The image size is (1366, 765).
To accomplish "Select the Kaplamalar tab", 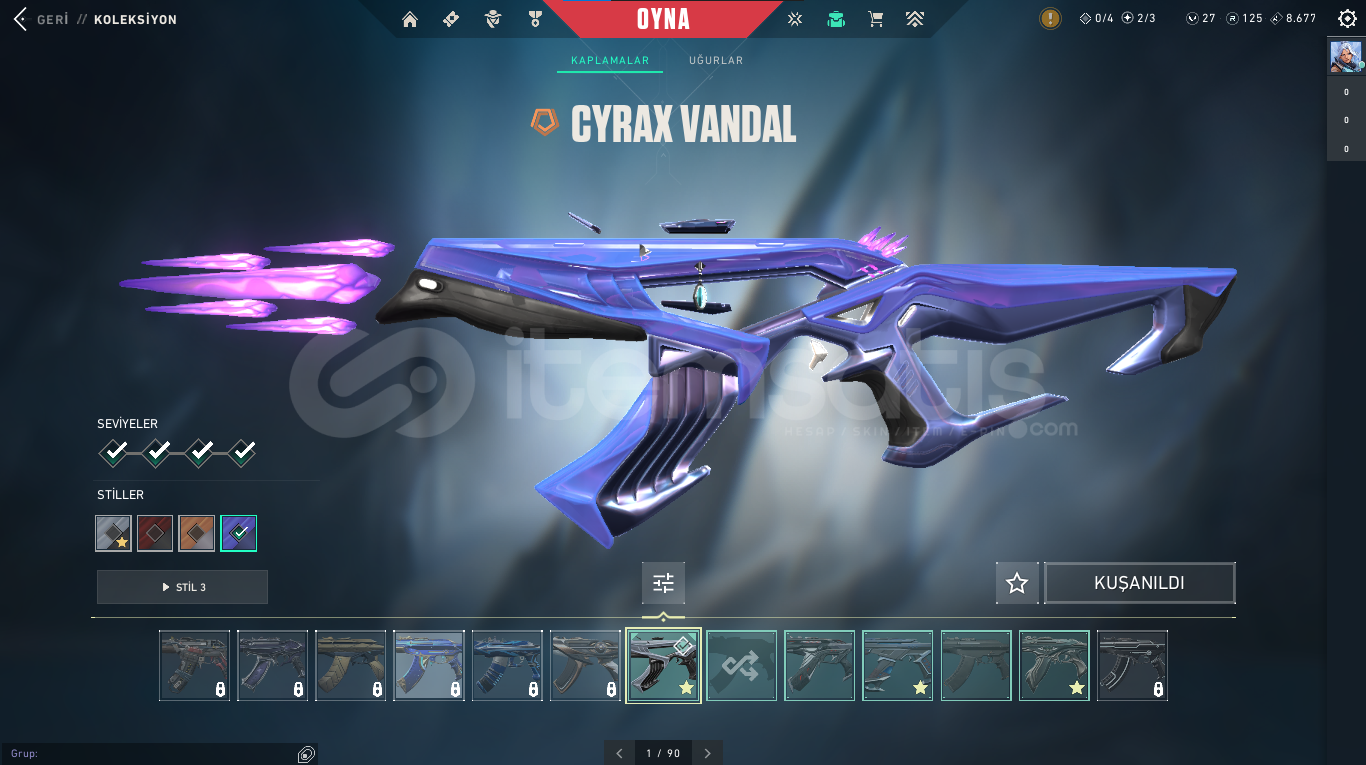I will [x=610, y=61].
